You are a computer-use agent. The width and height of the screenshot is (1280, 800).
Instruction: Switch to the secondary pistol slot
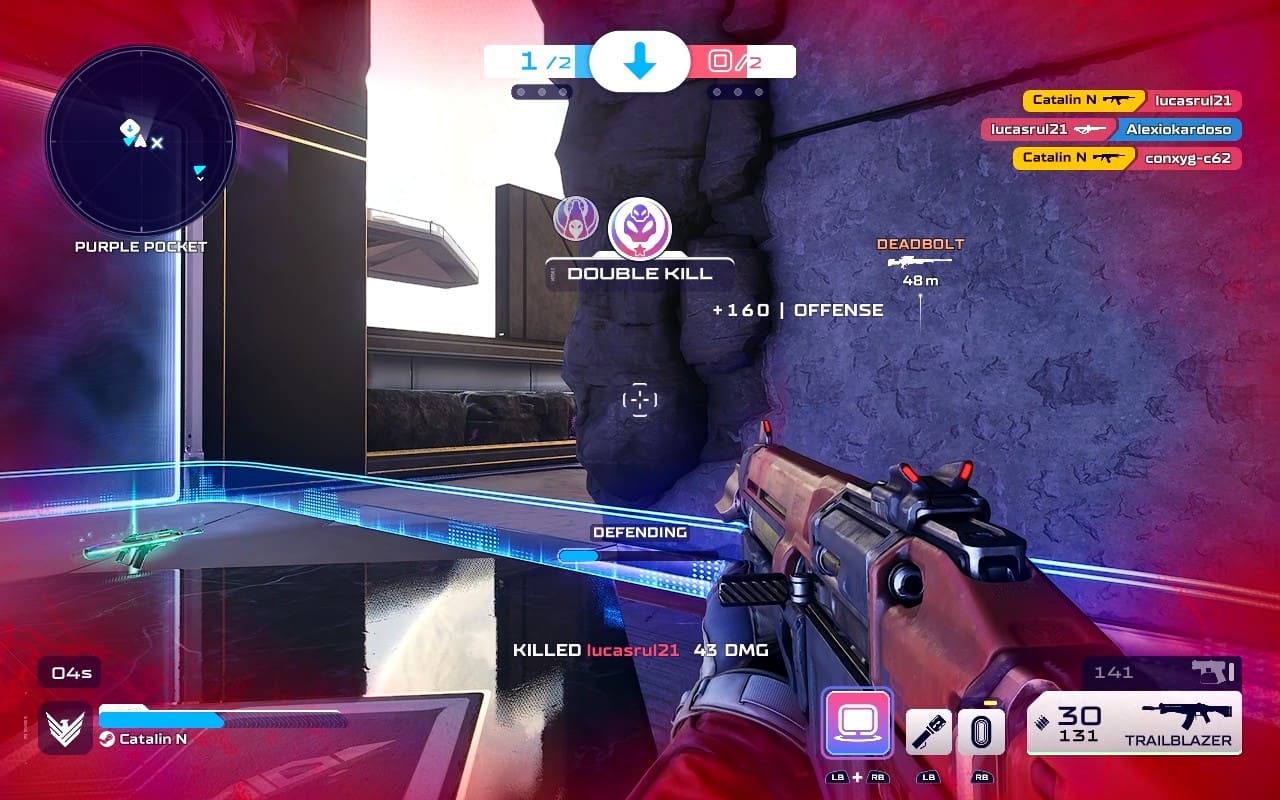pyautogui.click(x=1162, y=672)
